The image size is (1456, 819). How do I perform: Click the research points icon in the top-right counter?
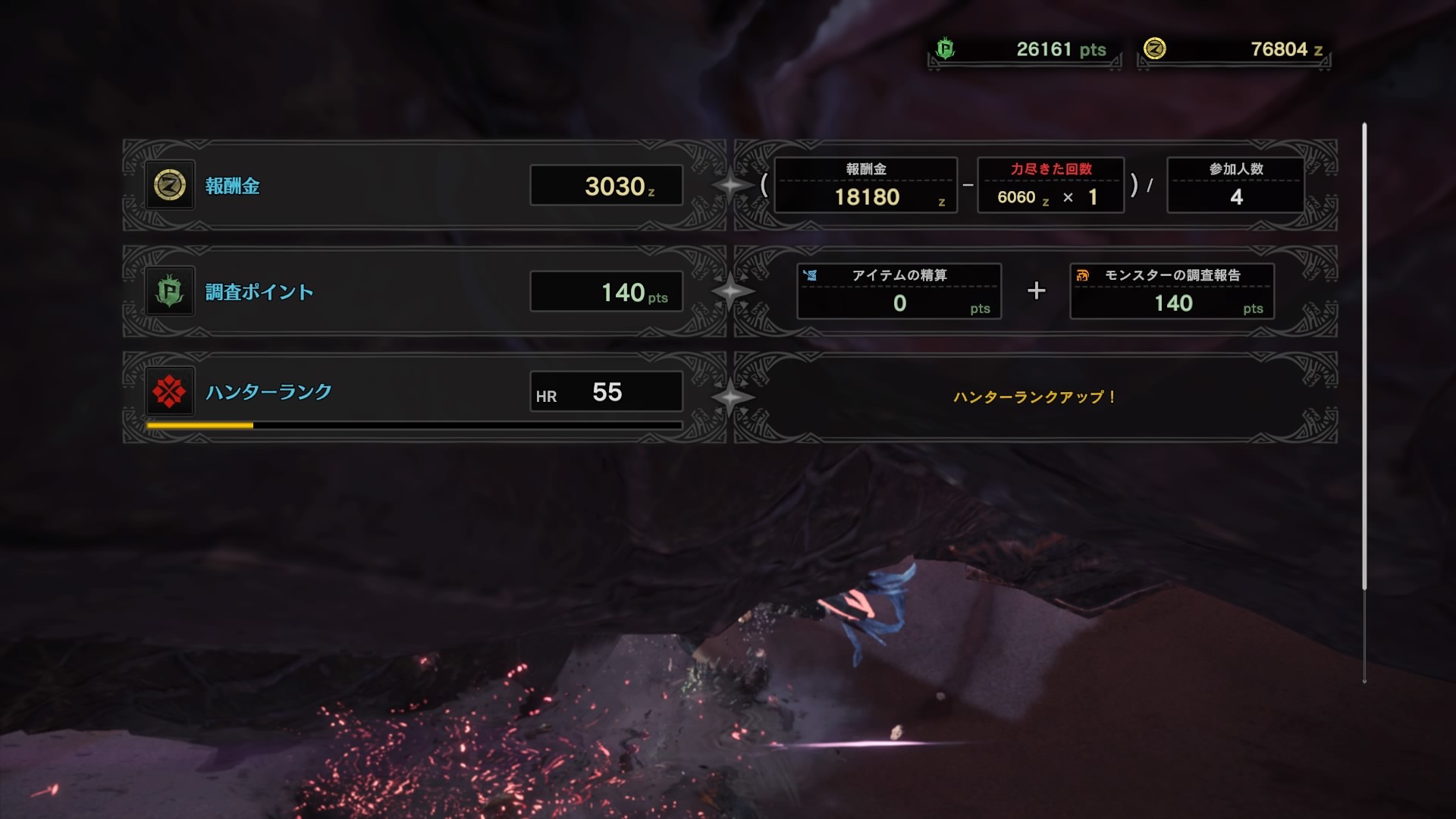(x=943, y=47)
